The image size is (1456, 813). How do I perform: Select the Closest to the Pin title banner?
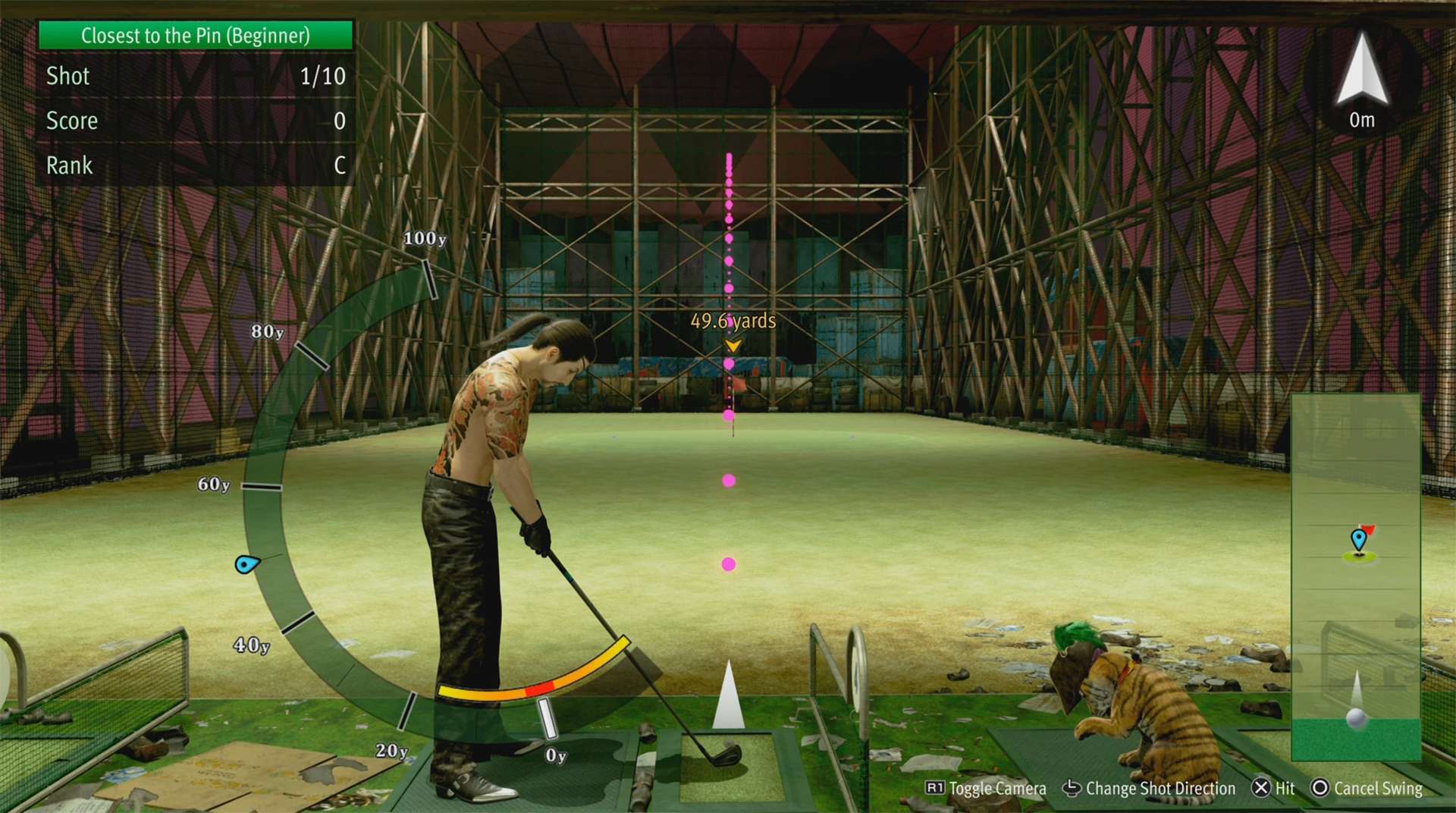(x=194, y=35)
